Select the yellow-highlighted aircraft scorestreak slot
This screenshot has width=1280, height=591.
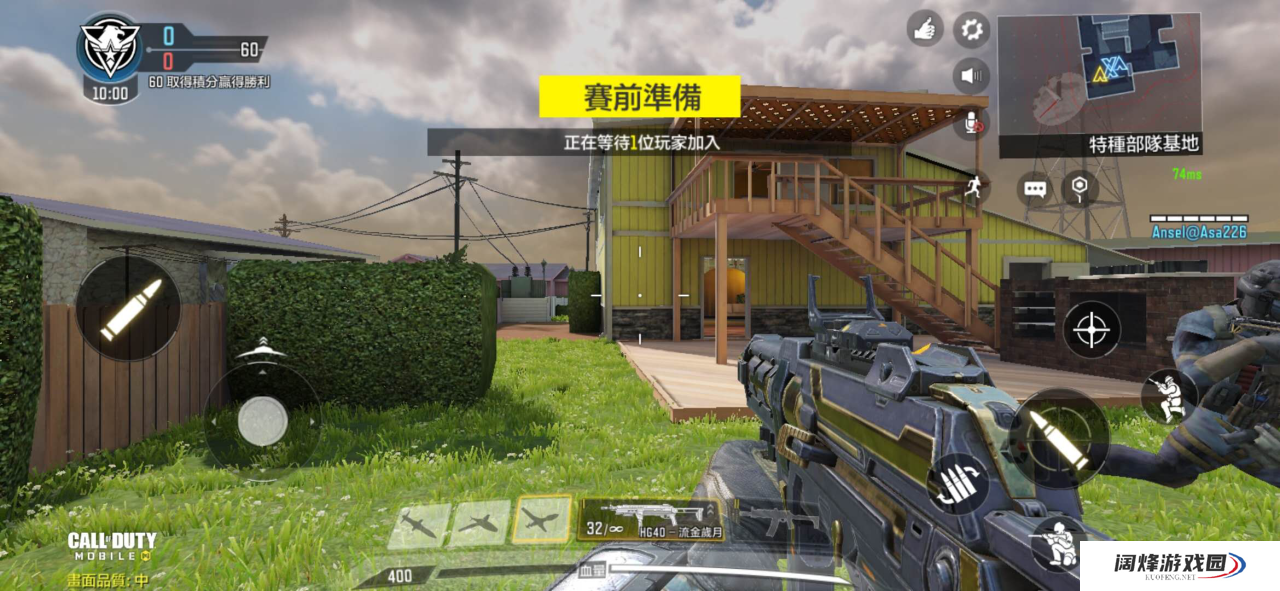(x=541, y=521)
